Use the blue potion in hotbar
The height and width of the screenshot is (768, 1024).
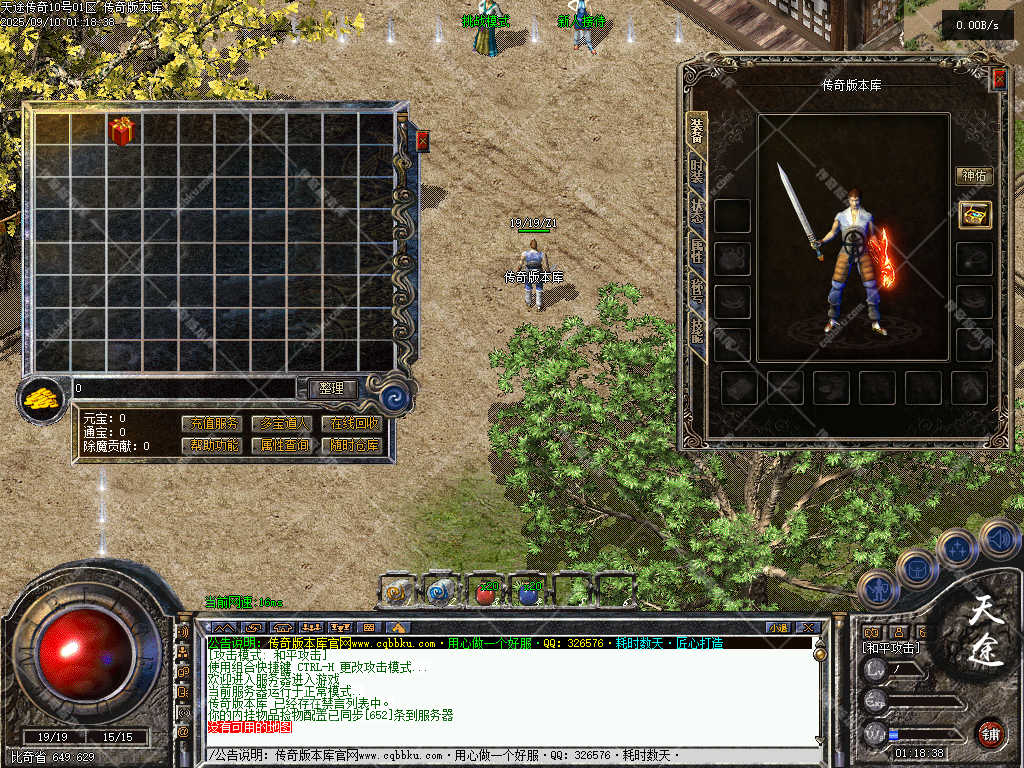coord(529,593)
